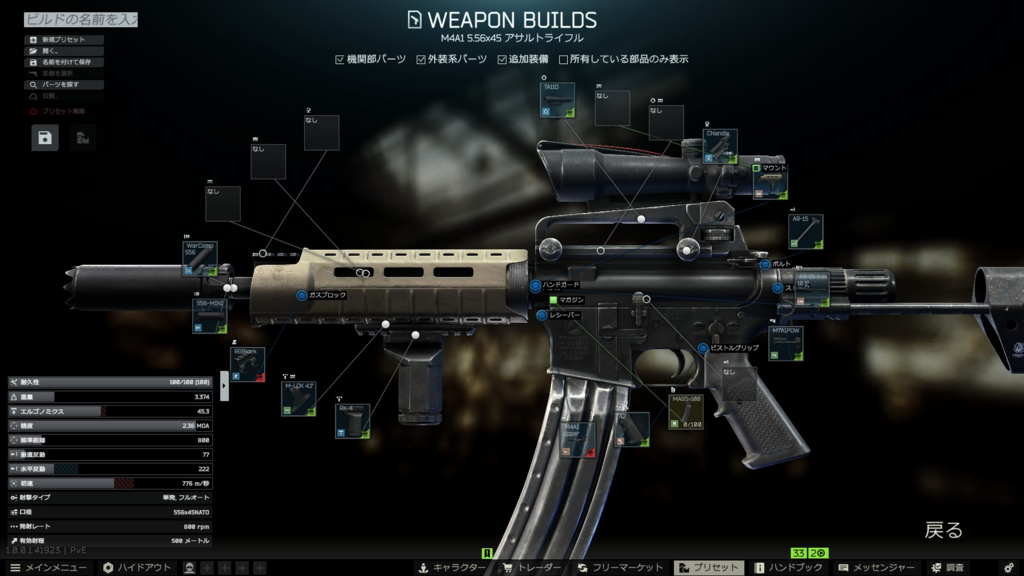This screenshot has width=1024, height=576.
Task: Select the MAG5-100 magazine slot
Action: click(x=685, y=412)
